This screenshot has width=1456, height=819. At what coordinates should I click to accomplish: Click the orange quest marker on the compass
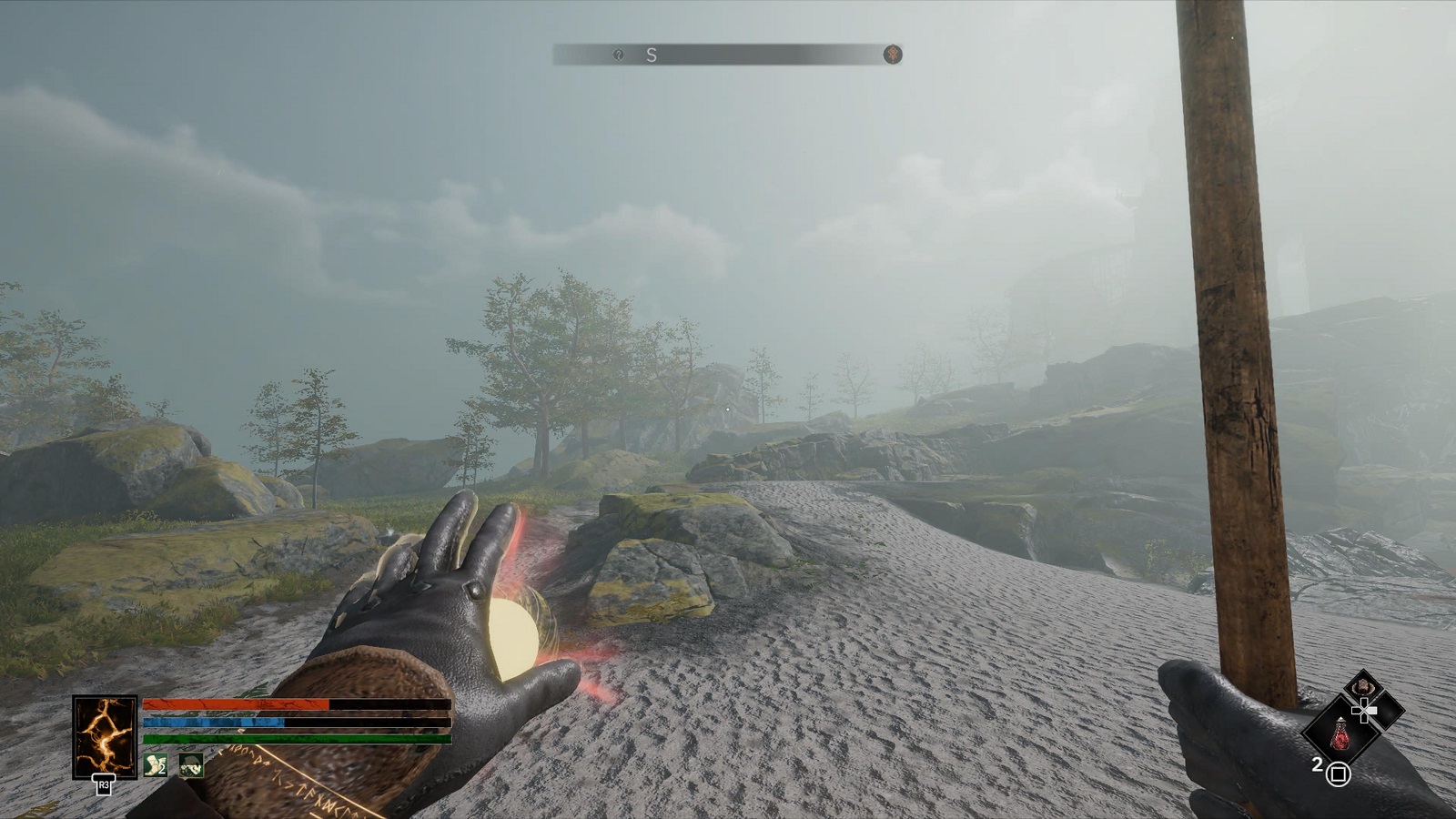893,55
